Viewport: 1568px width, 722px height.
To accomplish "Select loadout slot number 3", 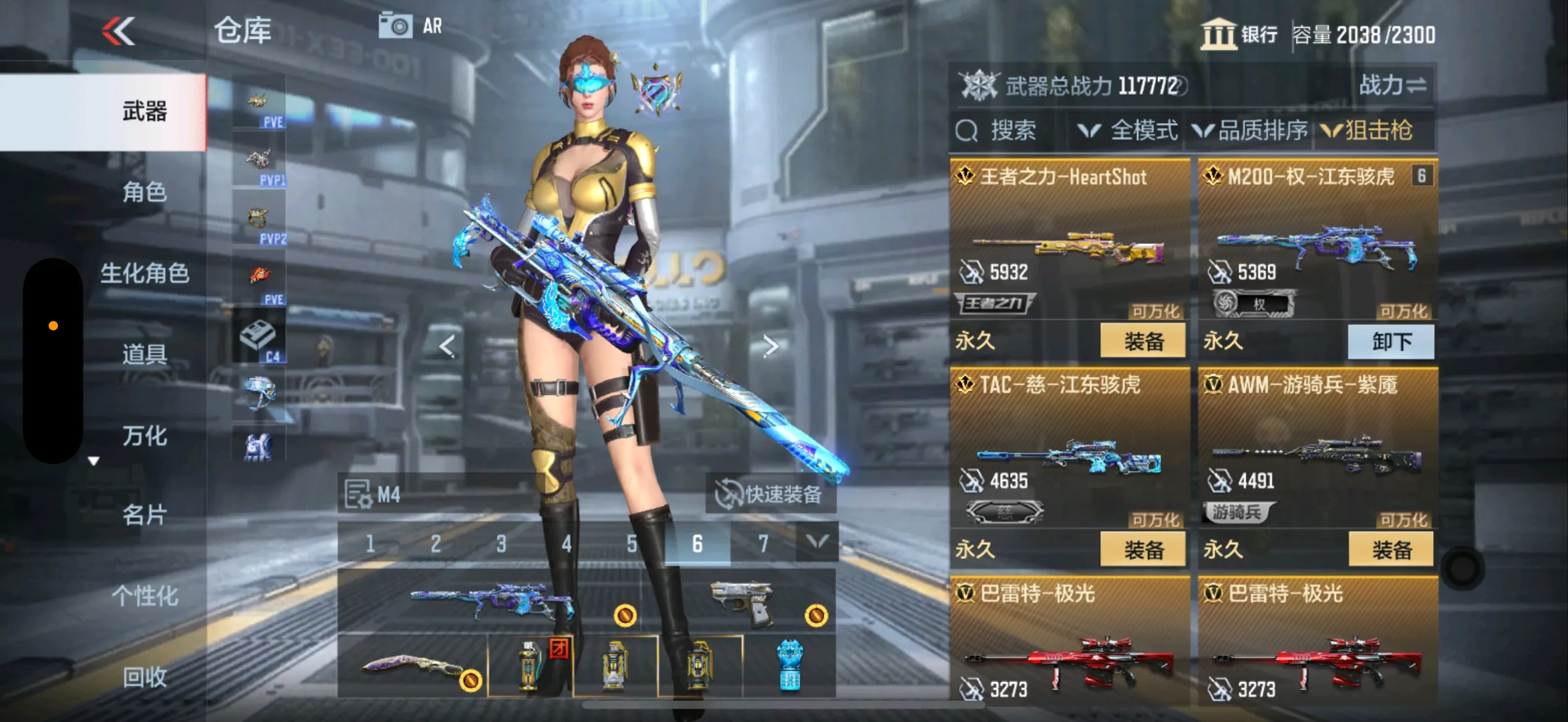I will 501,544.
